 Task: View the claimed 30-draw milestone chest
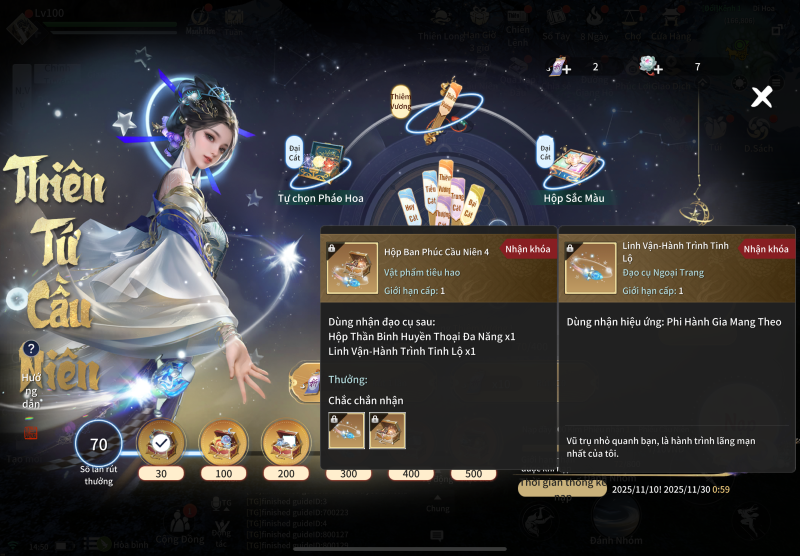coord(160,442)
